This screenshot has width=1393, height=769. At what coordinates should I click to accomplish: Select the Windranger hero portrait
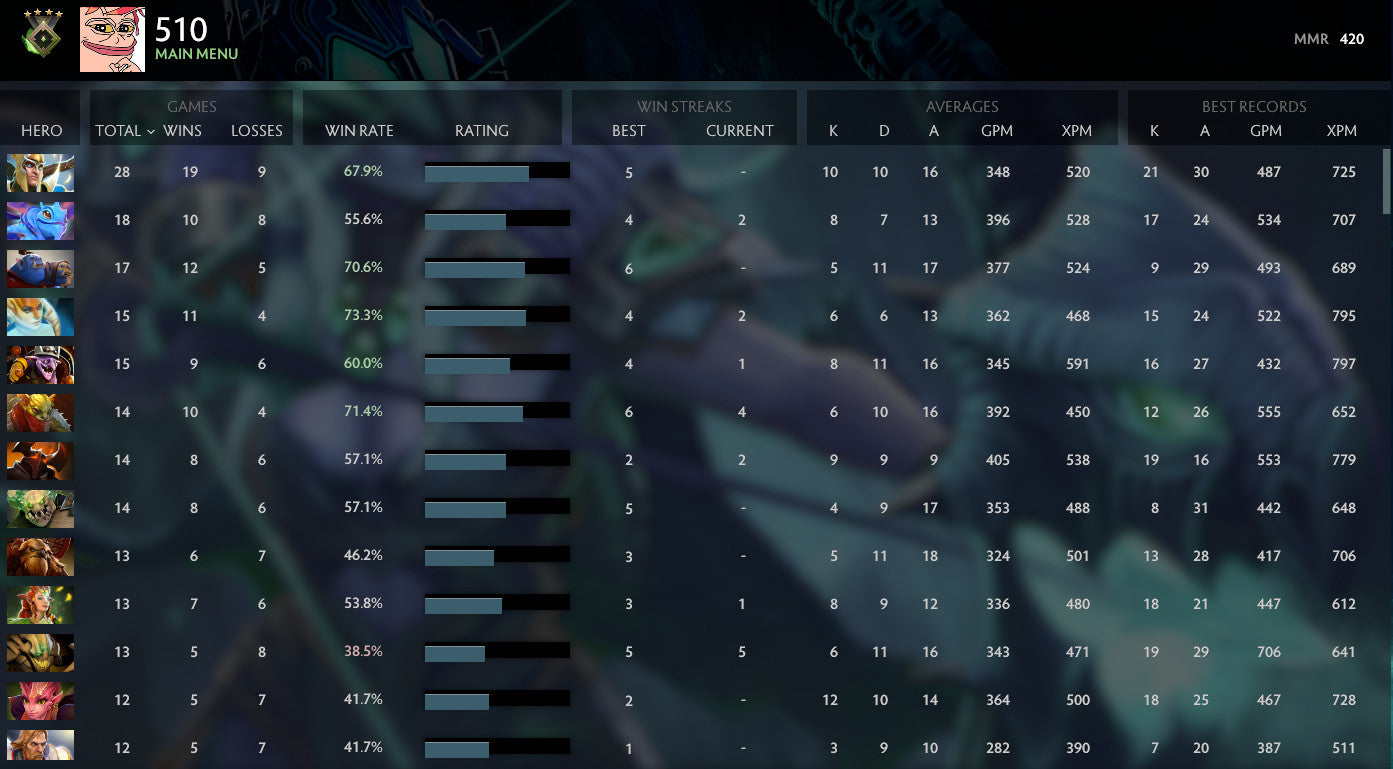(40, 604)
